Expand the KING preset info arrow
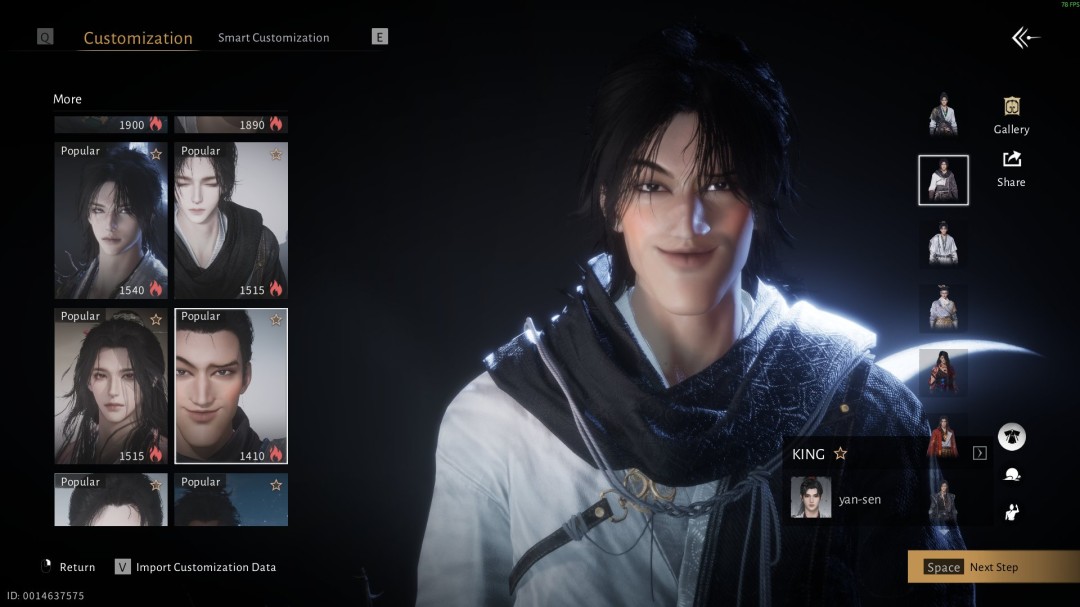 click(980, 453)
